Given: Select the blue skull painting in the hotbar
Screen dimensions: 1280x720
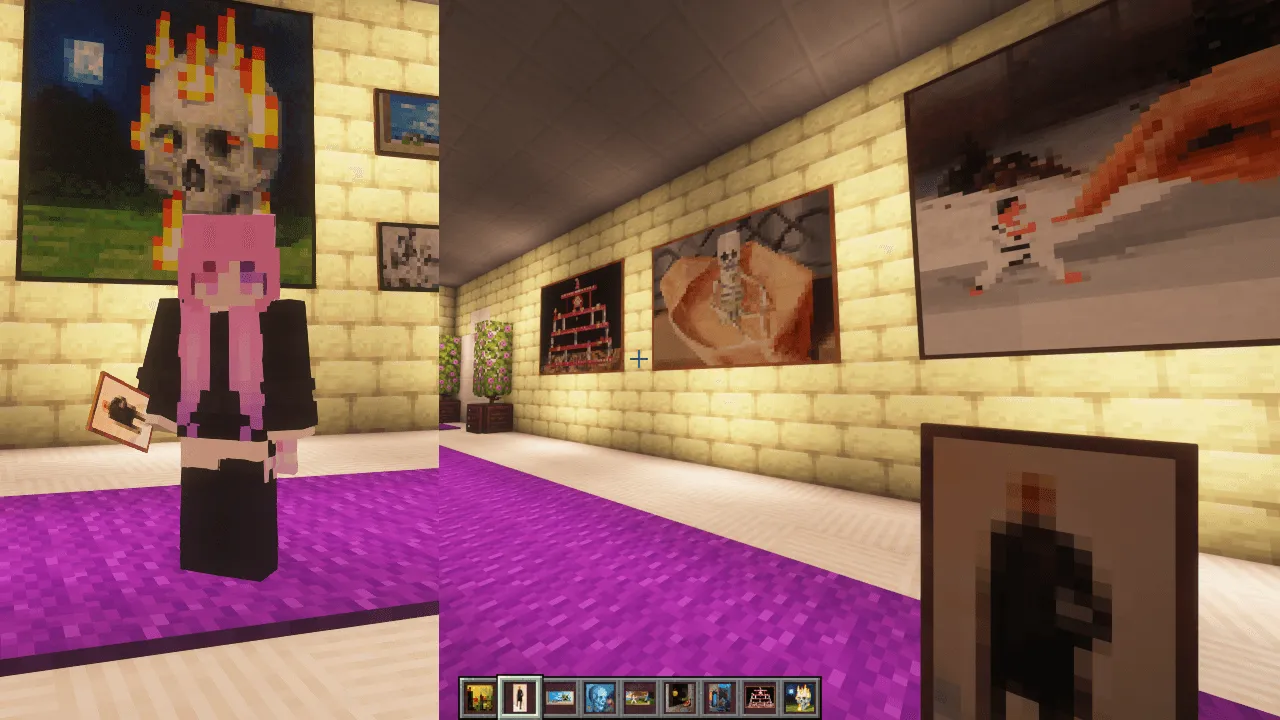Looking at the screenshot, I should (x=597, y=695).
